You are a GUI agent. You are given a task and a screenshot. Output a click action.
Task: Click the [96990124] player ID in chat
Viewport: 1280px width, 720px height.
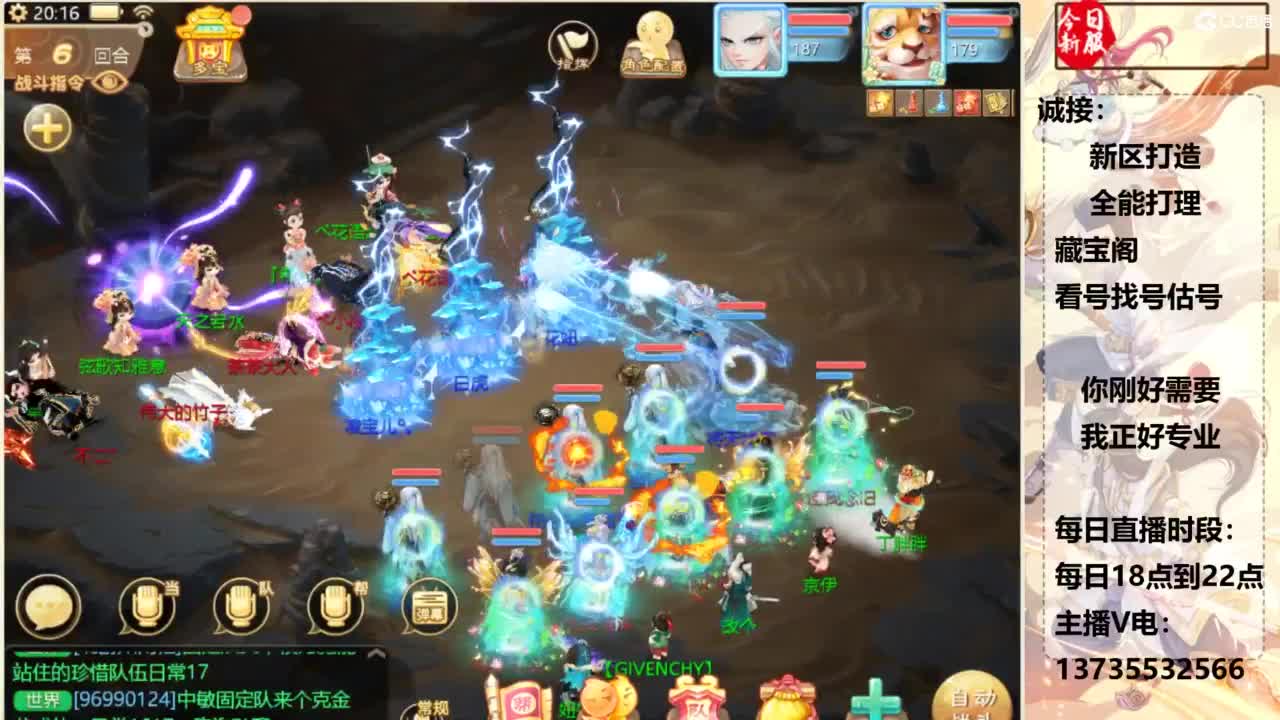tap(125, 698)
